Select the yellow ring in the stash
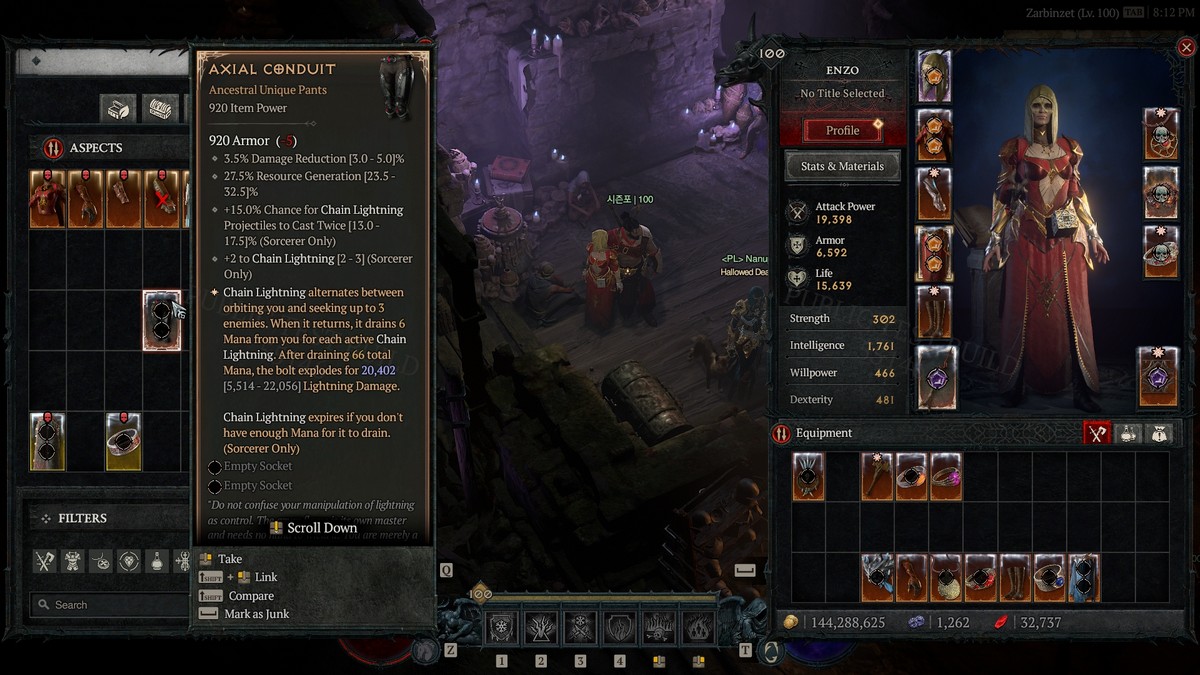Screen dimensions: 1200x675 click(x=123, y=441)
